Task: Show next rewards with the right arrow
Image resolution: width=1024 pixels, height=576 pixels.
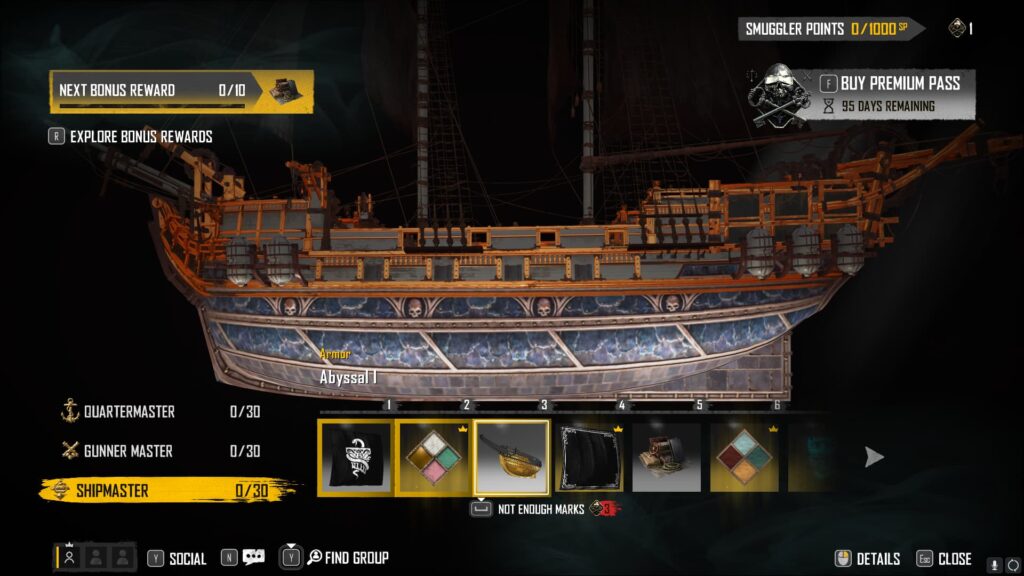Action: tap(874, 457)
